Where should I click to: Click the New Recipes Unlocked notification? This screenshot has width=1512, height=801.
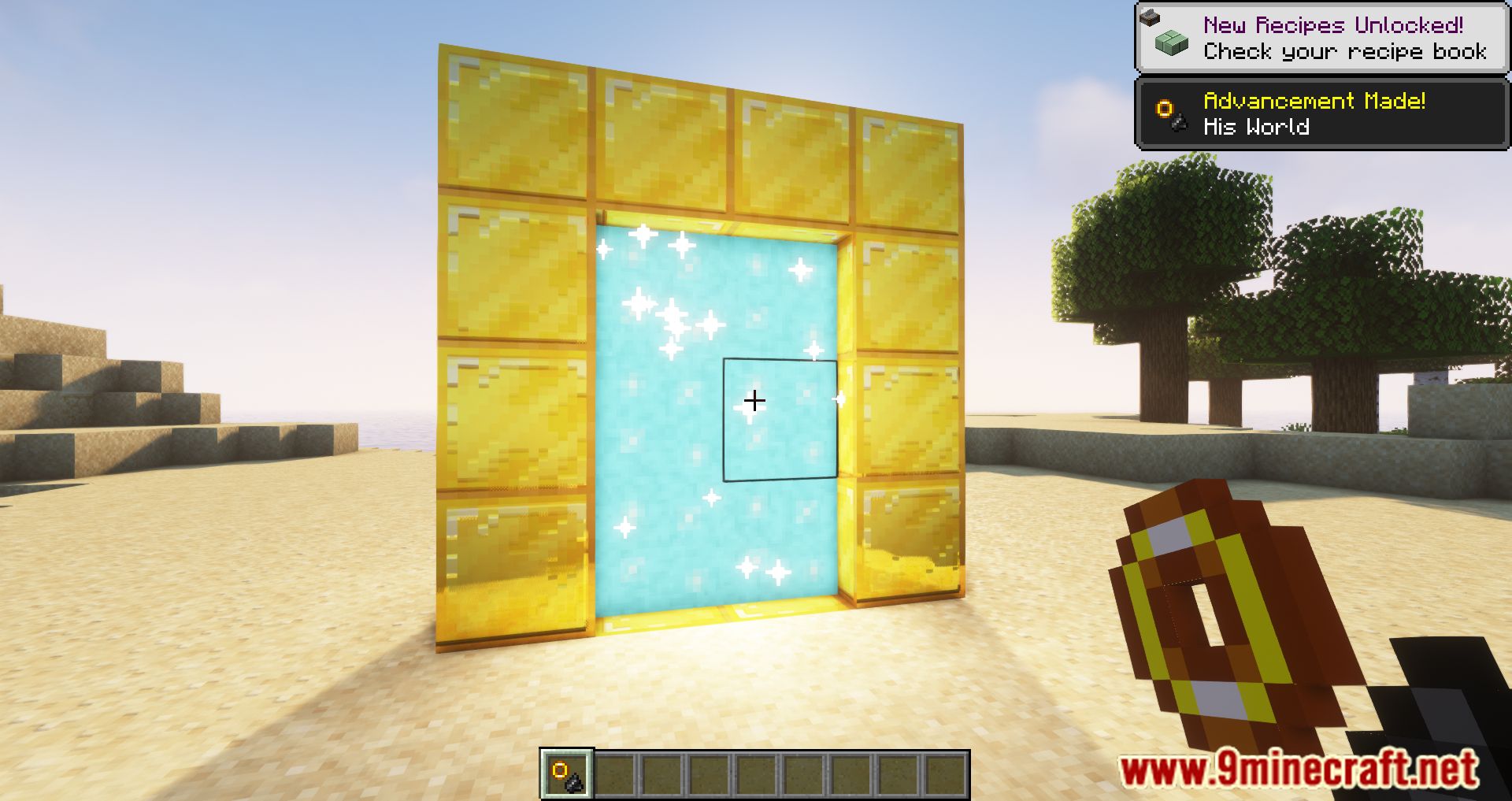tap(1332, 24)
